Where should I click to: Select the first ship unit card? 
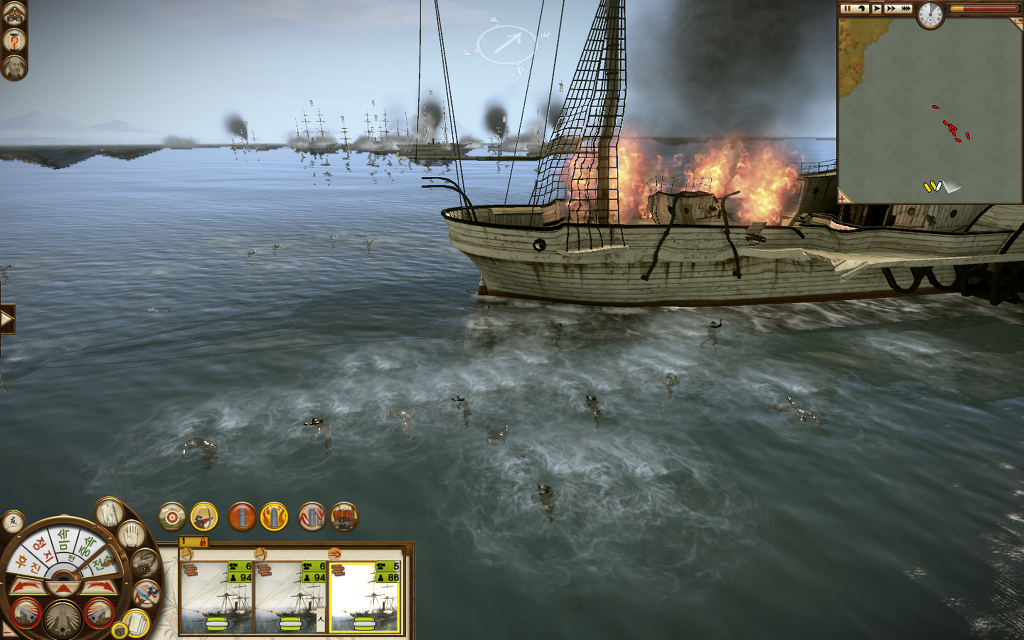coord(216,597)
